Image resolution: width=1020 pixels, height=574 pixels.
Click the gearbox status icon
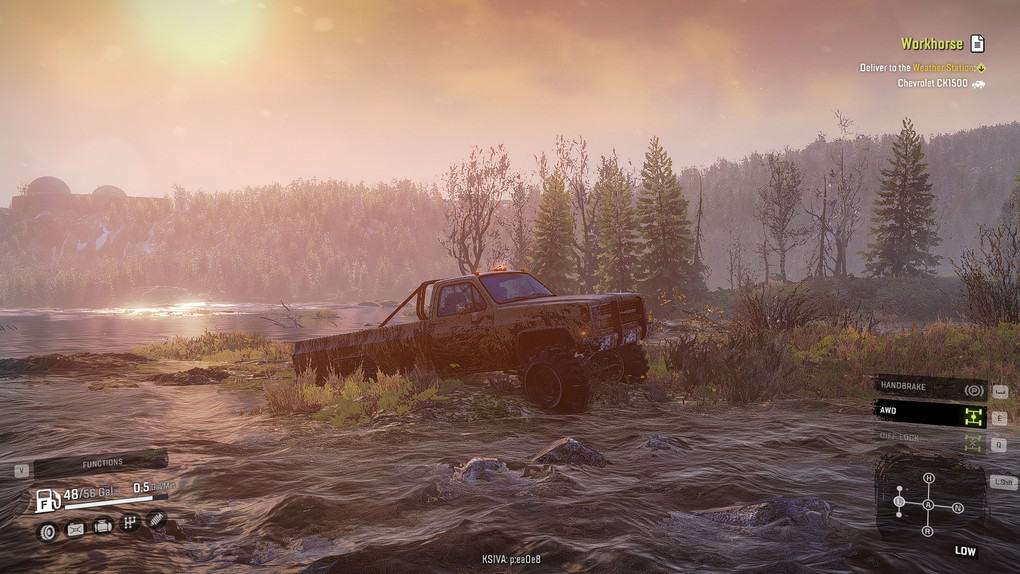coord(130,523)
